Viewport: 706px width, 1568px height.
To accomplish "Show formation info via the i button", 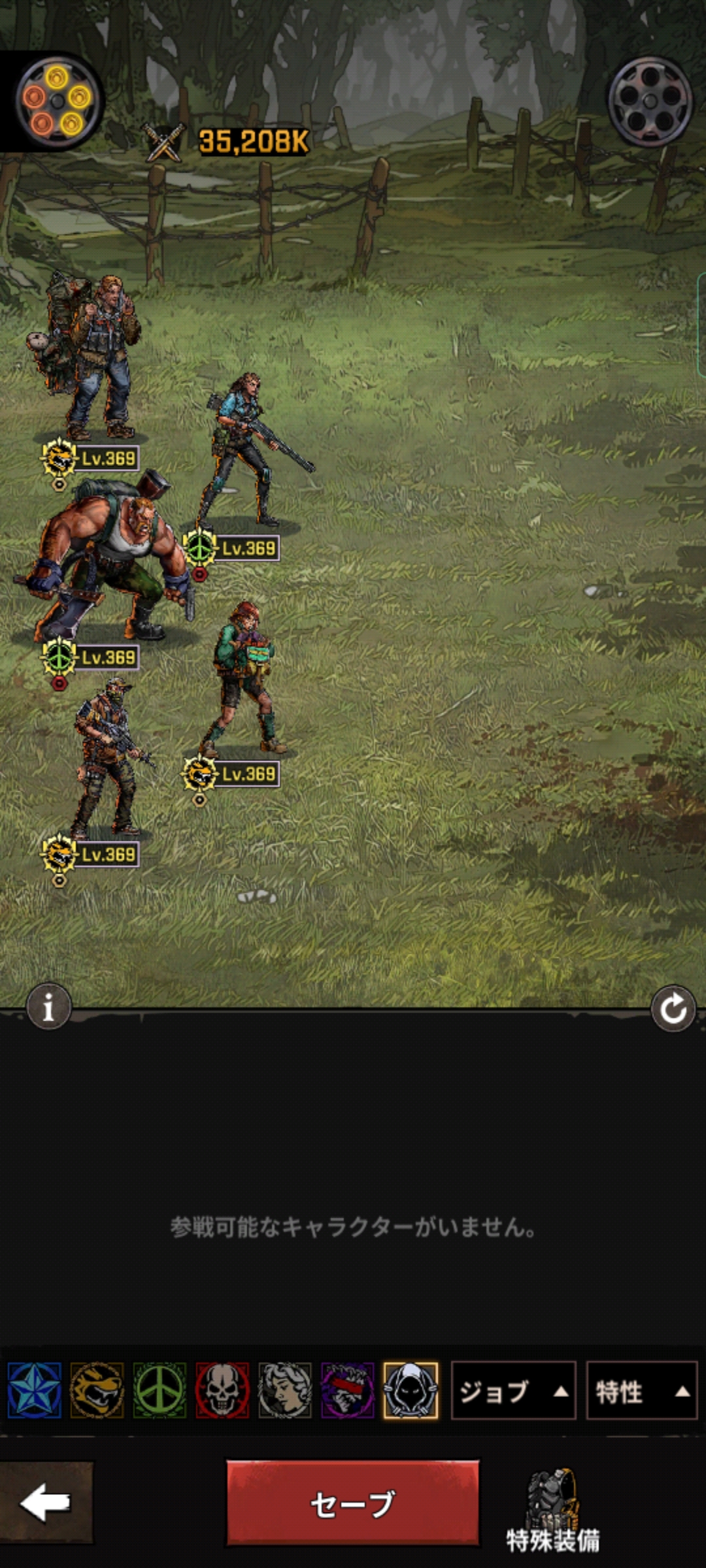I will [x=48, y=1007].
